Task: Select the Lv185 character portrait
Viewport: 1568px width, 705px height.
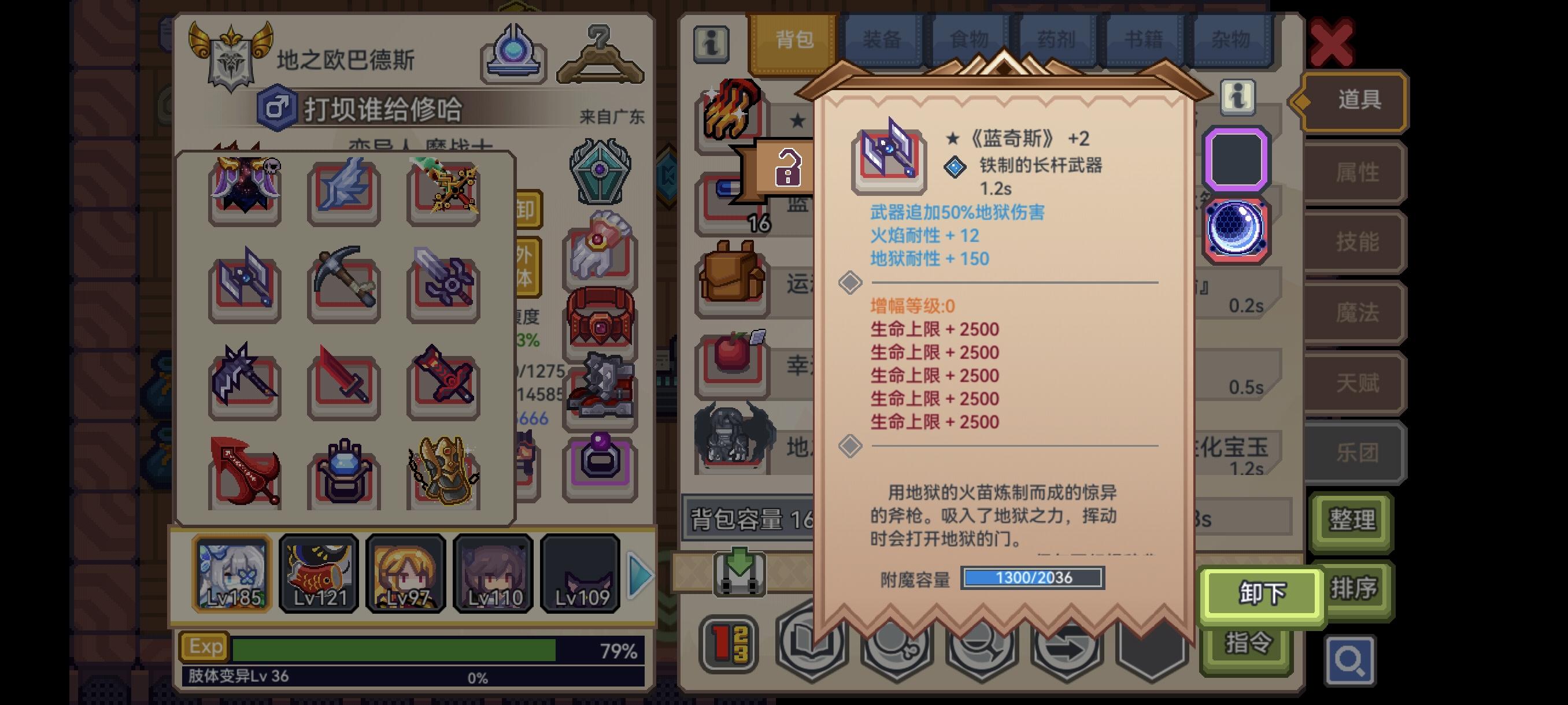Action: point(231,575)
